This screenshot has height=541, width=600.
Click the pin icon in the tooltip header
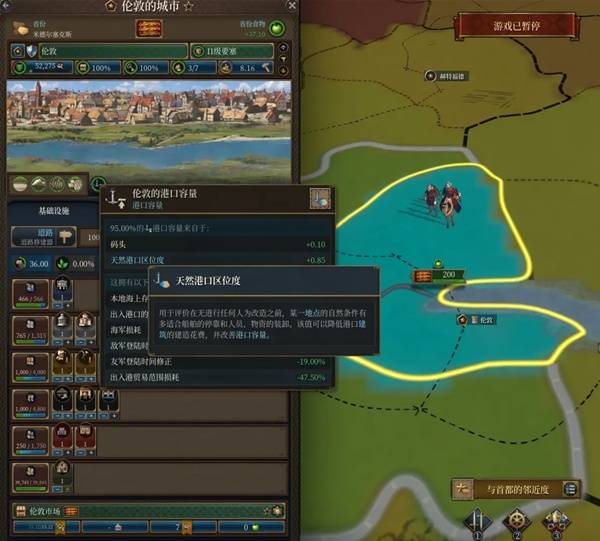(320, 197)
